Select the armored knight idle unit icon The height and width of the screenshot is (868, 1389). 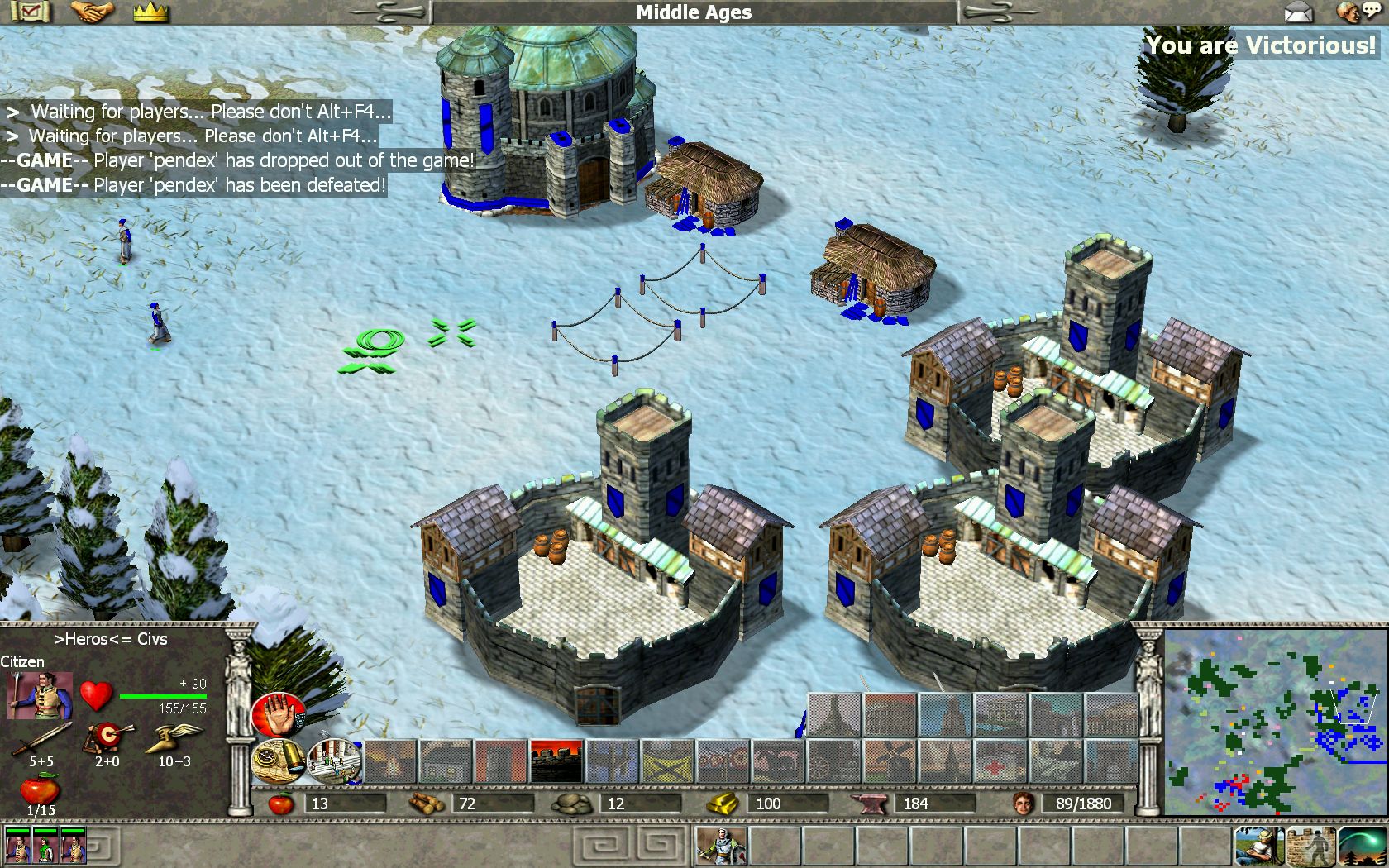[721, 847]
